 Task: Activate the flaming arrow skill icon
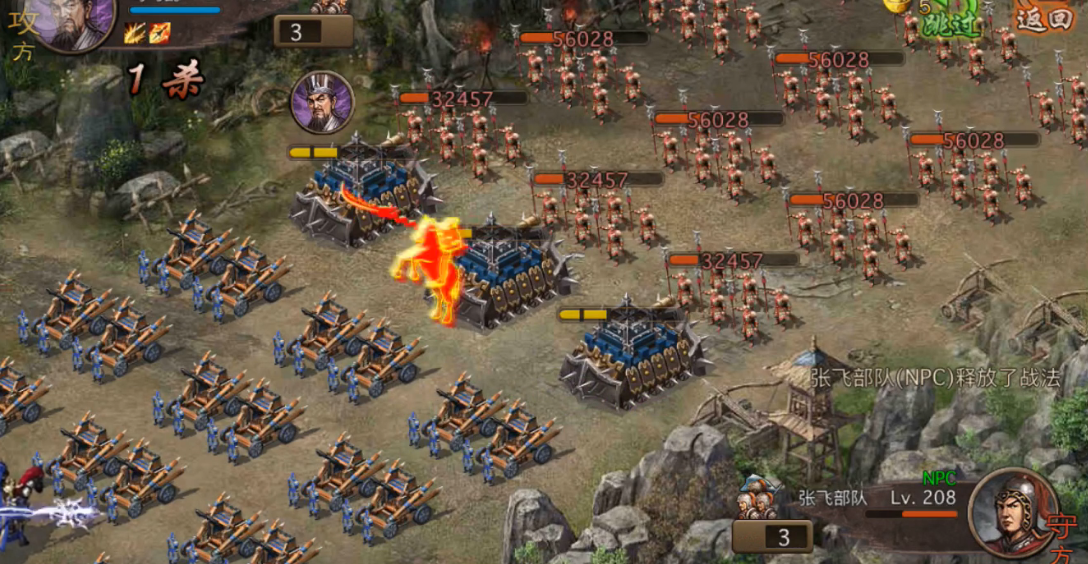tap(160, 34)
